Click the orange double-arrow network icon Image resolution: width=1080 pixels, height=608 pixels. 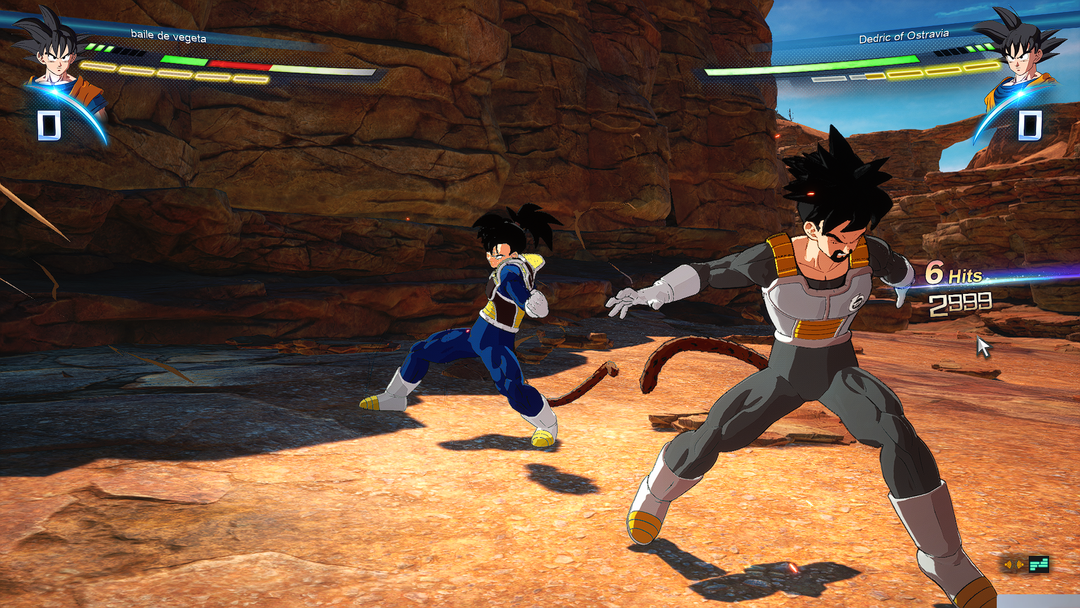(x=1014, y=565)
